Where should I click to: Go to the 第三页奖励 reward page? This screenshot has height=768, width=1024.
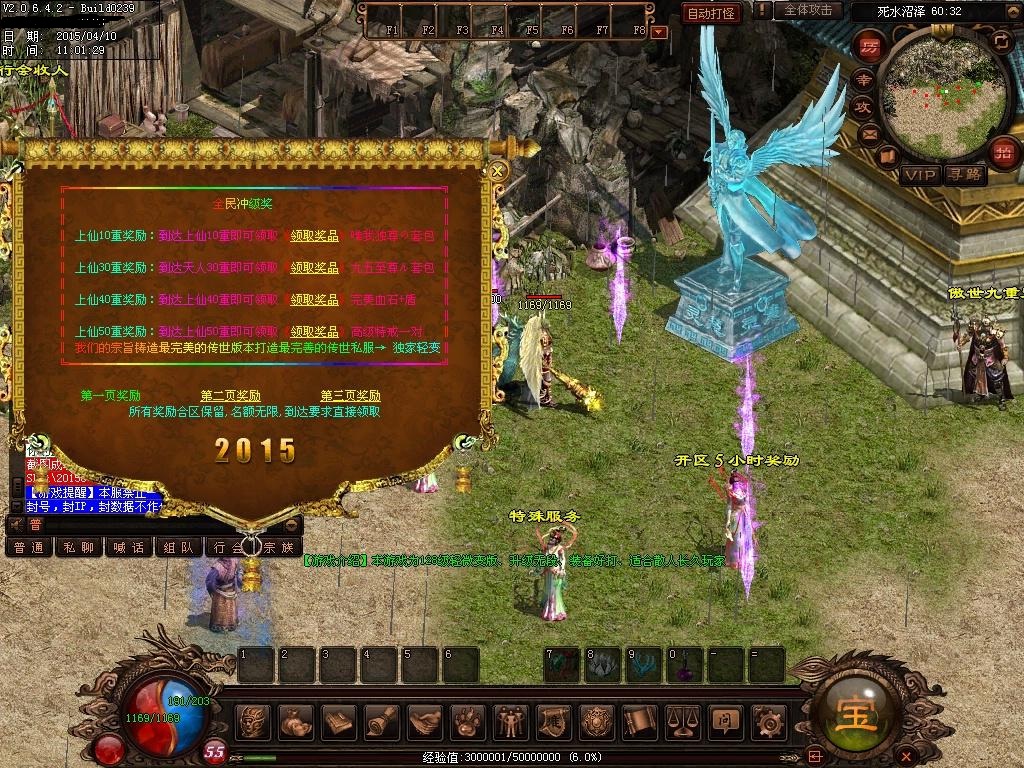coord(350,396)
